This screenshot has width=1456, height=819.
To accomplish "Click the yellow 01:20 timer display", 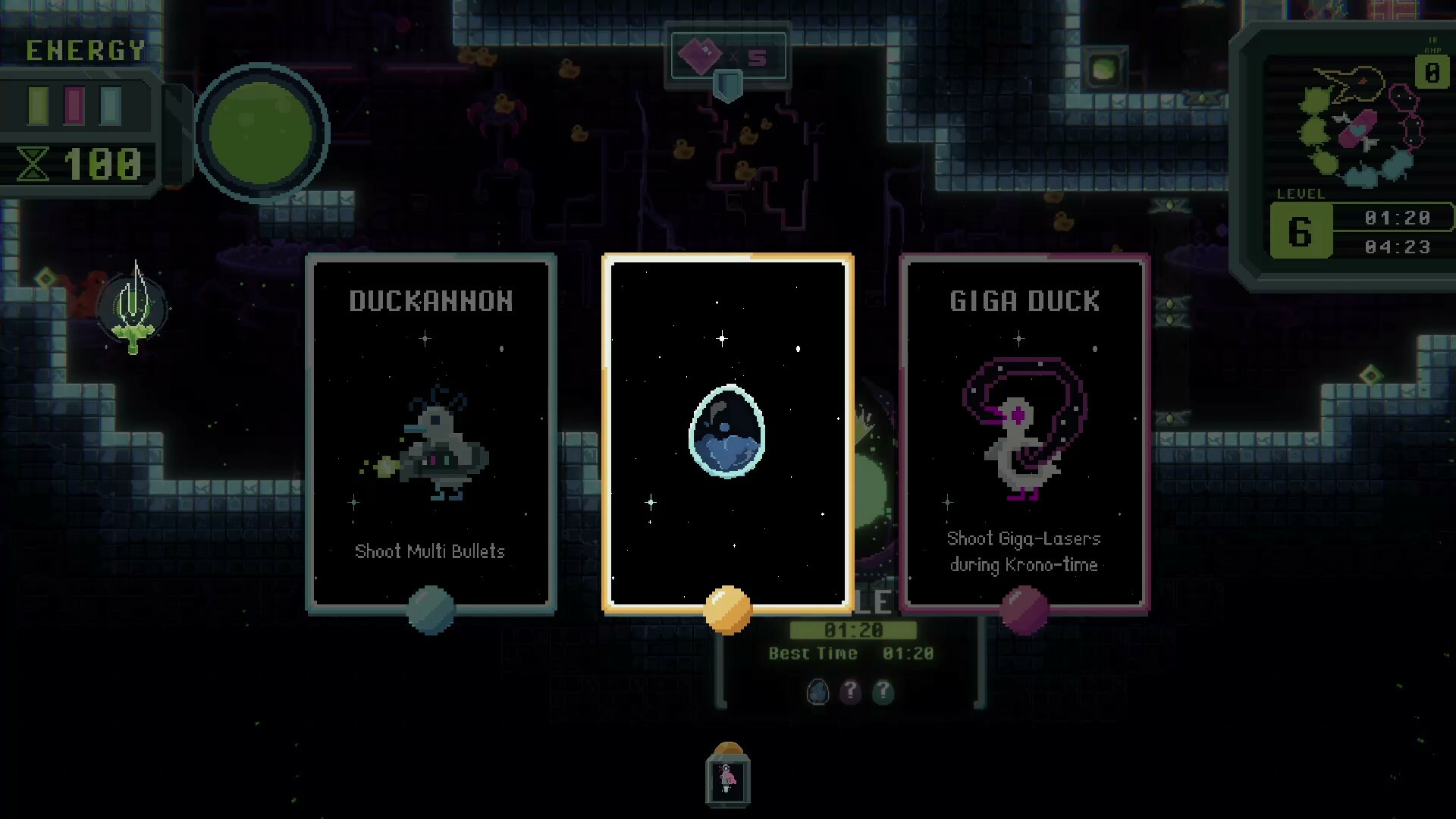I will pos(853,630).
